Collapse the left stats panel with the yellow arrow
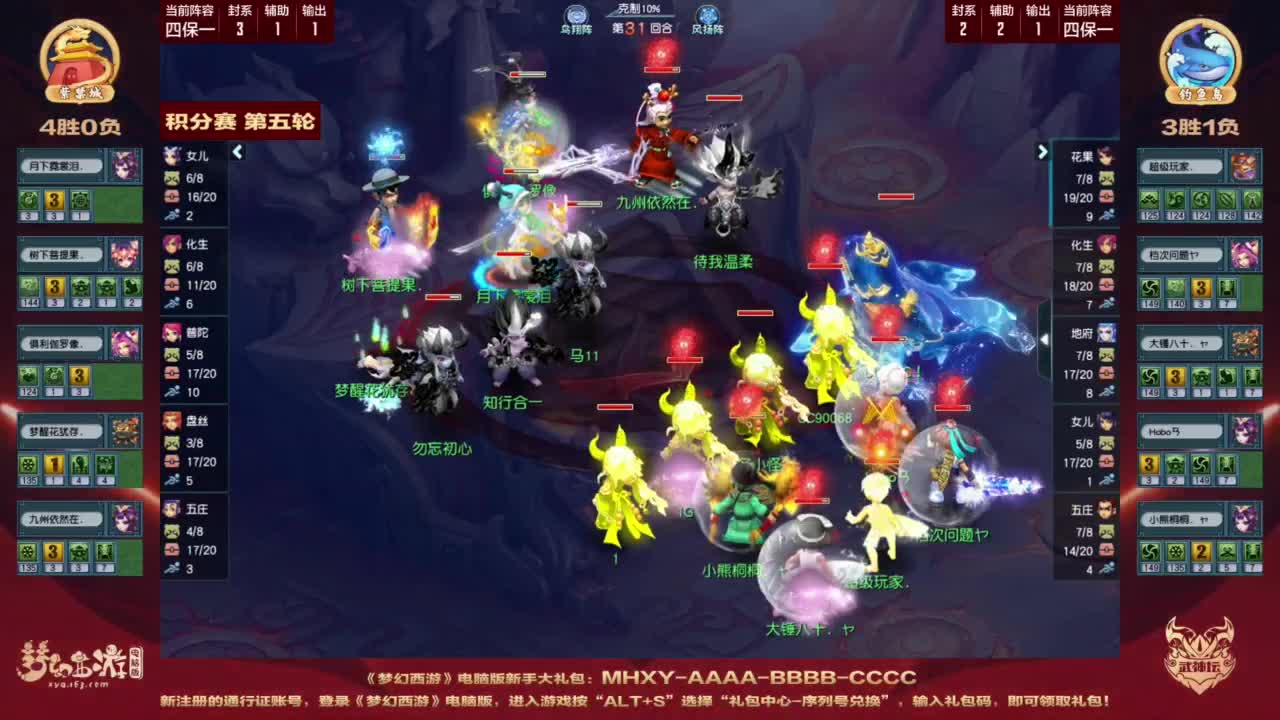Viewport: 1280px width, 720px height. tap(238, 153)
